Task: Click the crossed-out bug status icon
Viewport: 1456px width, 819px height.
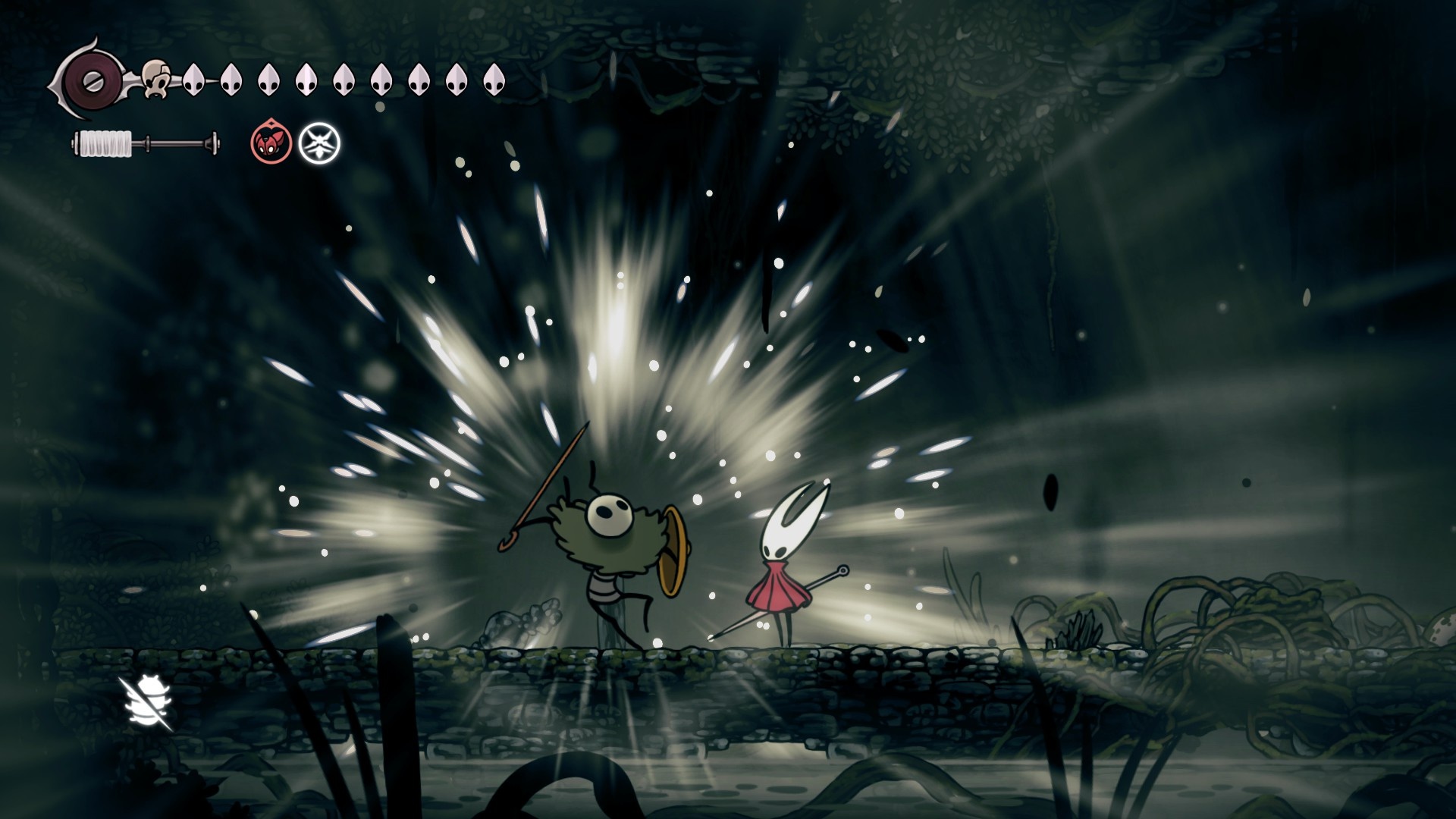Action: coord(147,703)
